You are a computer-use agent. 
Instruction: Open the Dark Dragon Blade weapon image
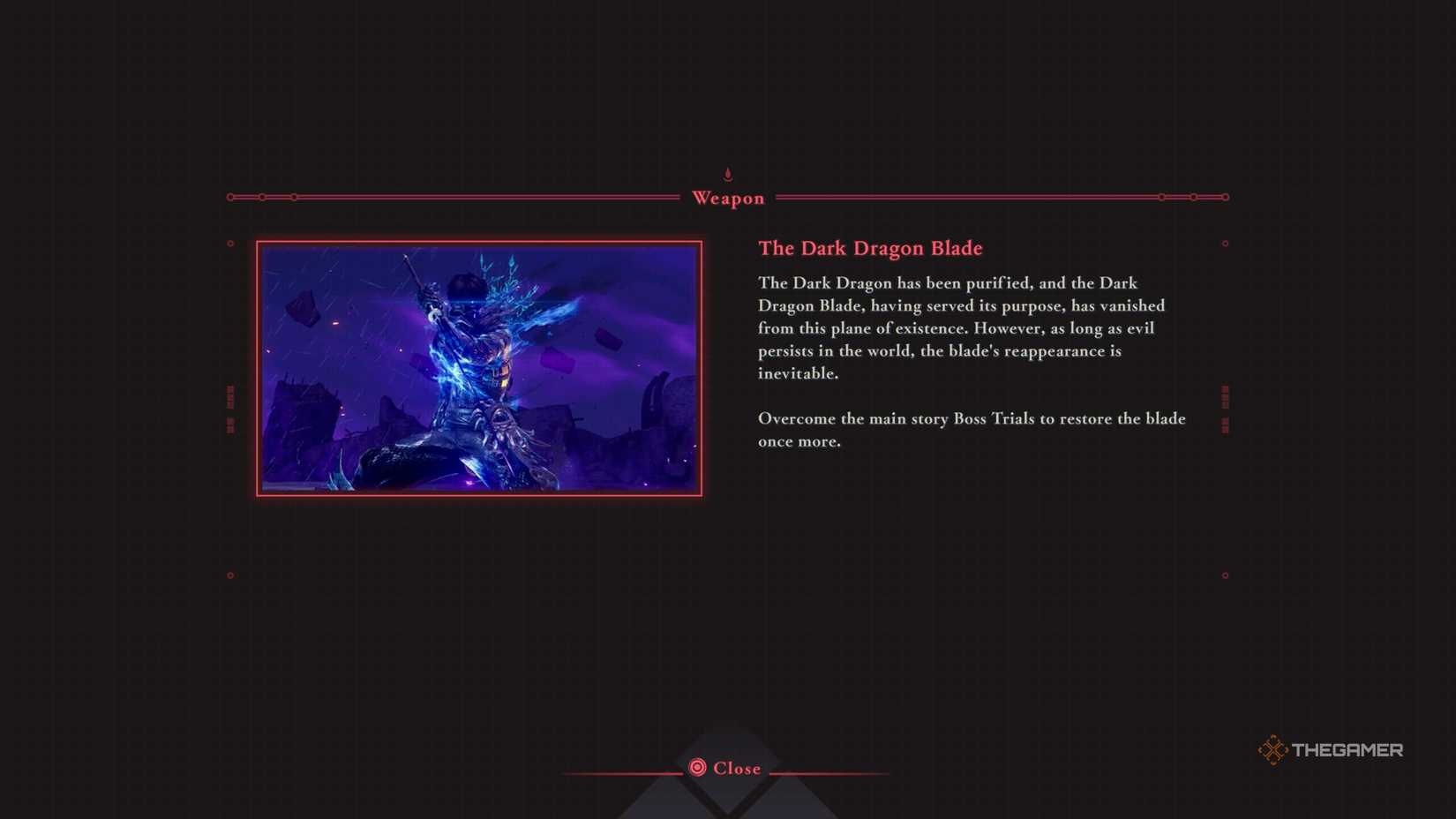pos(477,370)
